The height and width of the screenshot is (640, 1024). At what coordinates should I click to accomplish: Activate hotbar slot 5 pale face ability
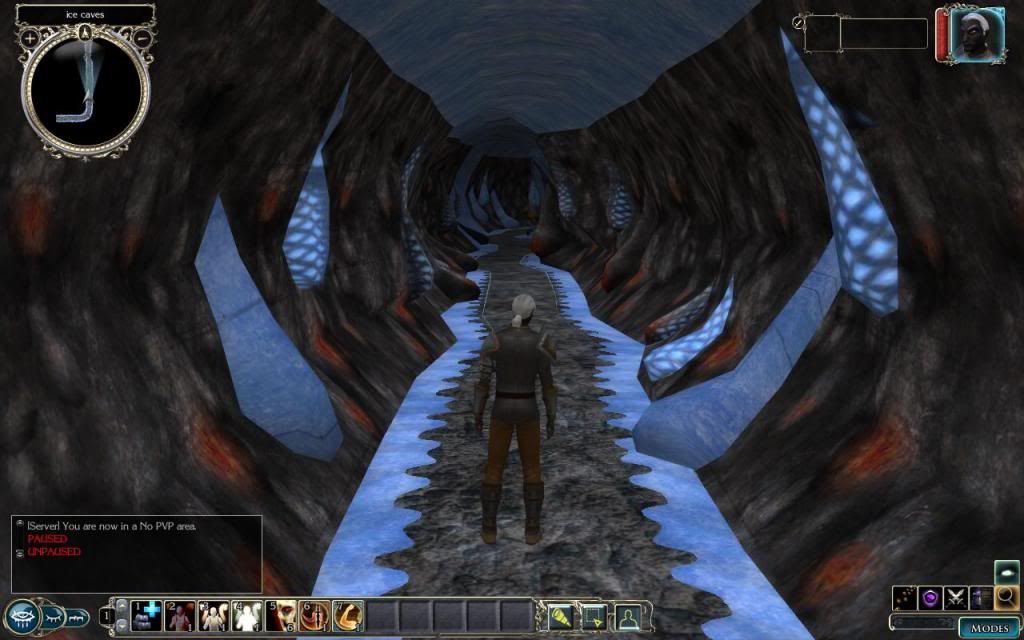282,616
